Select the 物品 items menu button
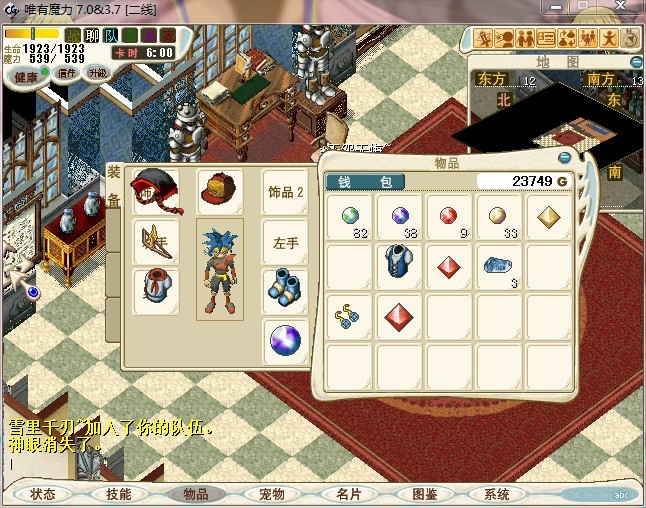The width and height of the screenshot is (646, 508). coord(195,494)
